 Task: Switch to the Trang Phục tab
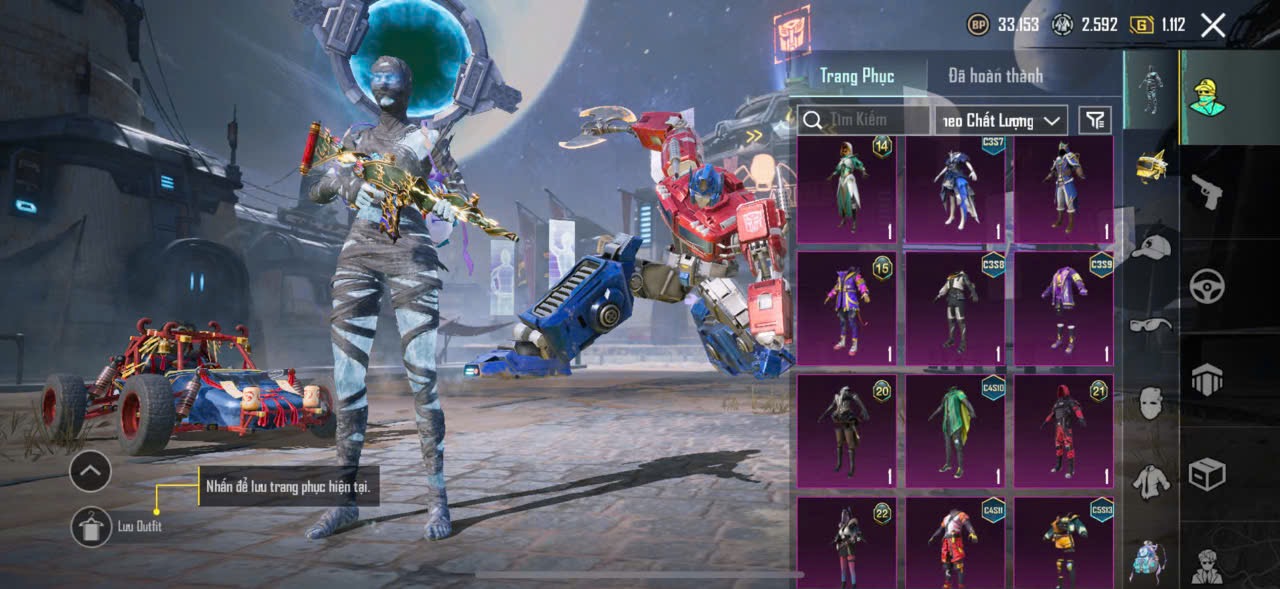tap(857, 76)
